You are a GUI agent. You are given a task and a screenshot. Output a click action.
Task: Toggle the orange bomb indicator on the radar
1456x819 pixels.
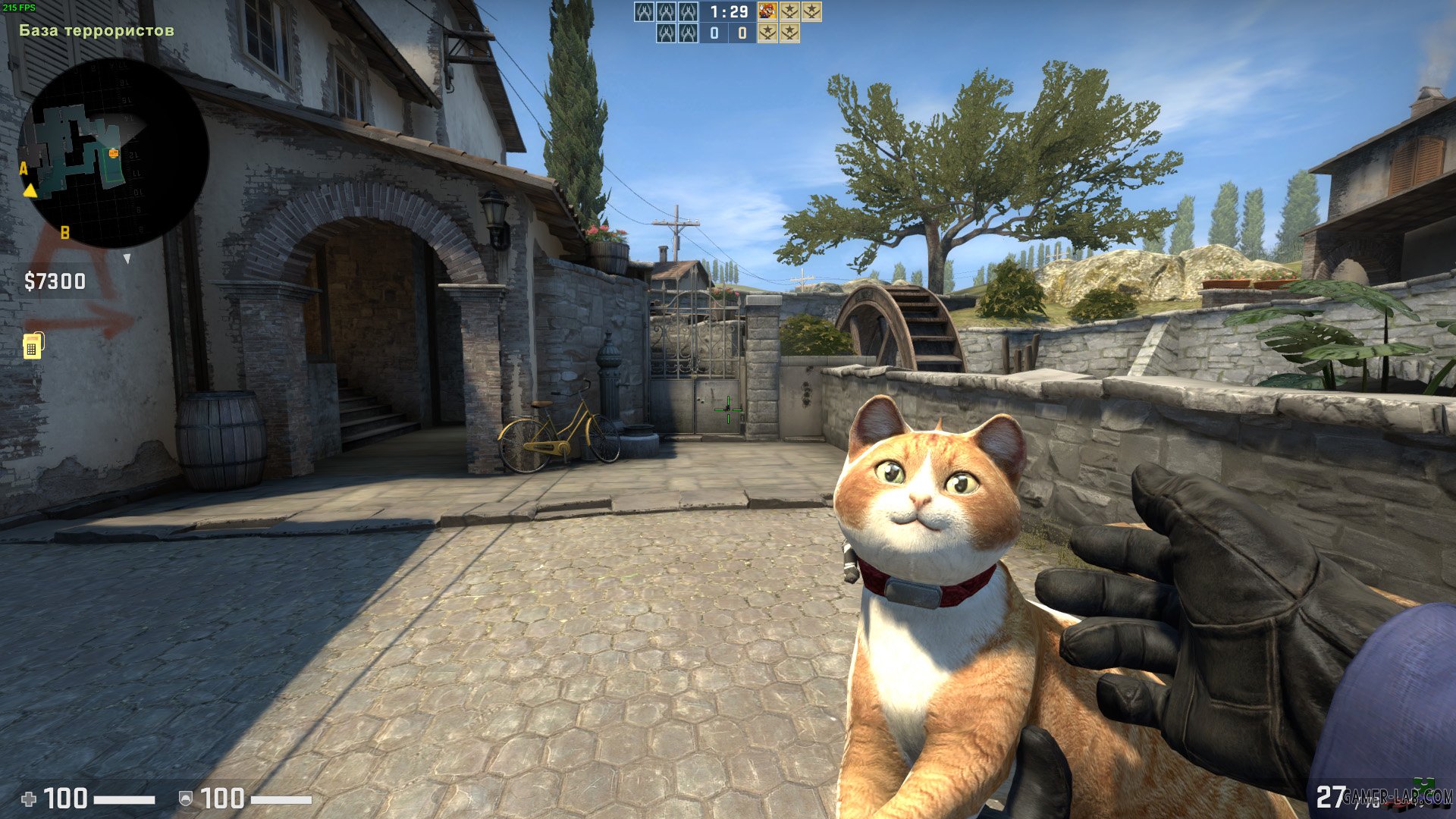coord(112,152)
